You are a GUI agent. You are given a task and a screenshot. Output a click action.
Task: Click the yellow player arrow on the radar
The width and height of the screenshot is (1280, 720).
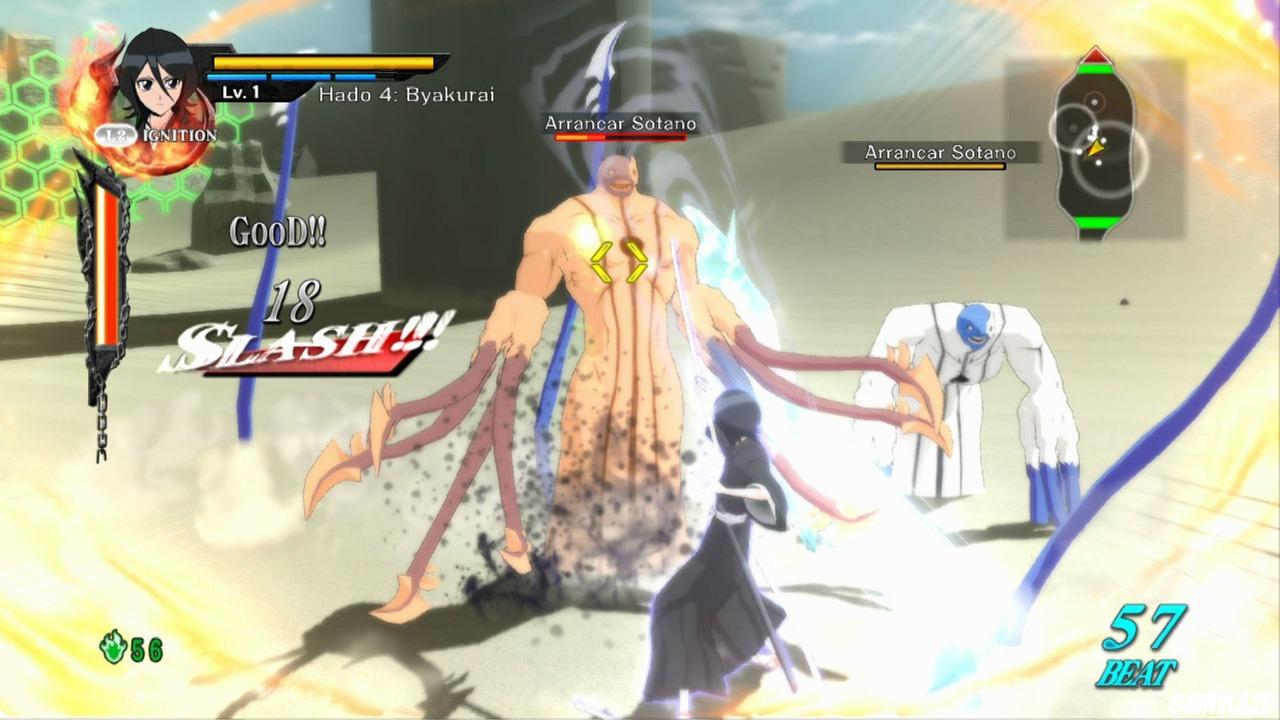[1096, 150]
